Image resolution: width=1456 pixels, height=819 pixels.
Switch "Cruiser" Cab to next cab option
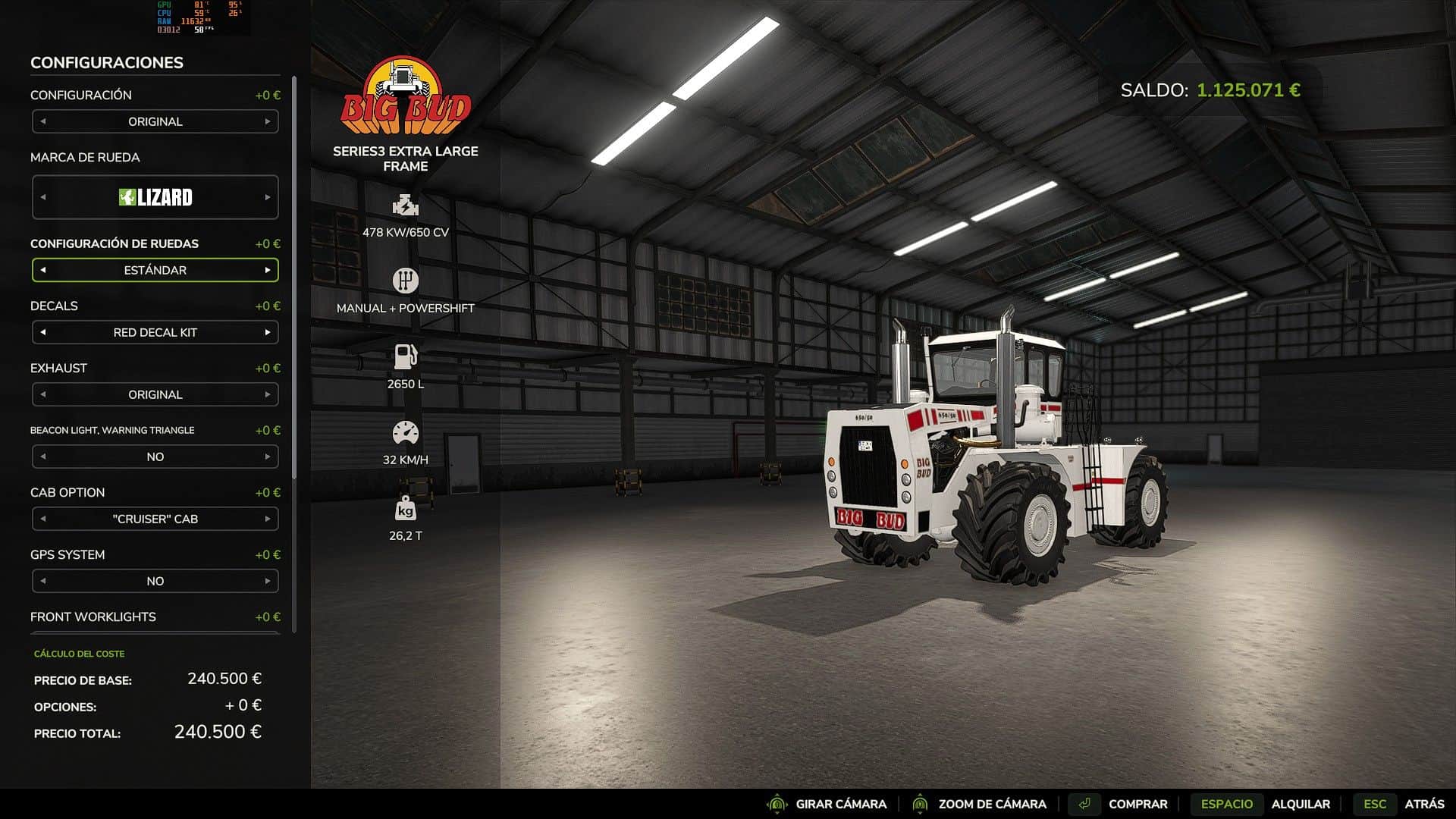pyautogui.click(x=268, y=519)
